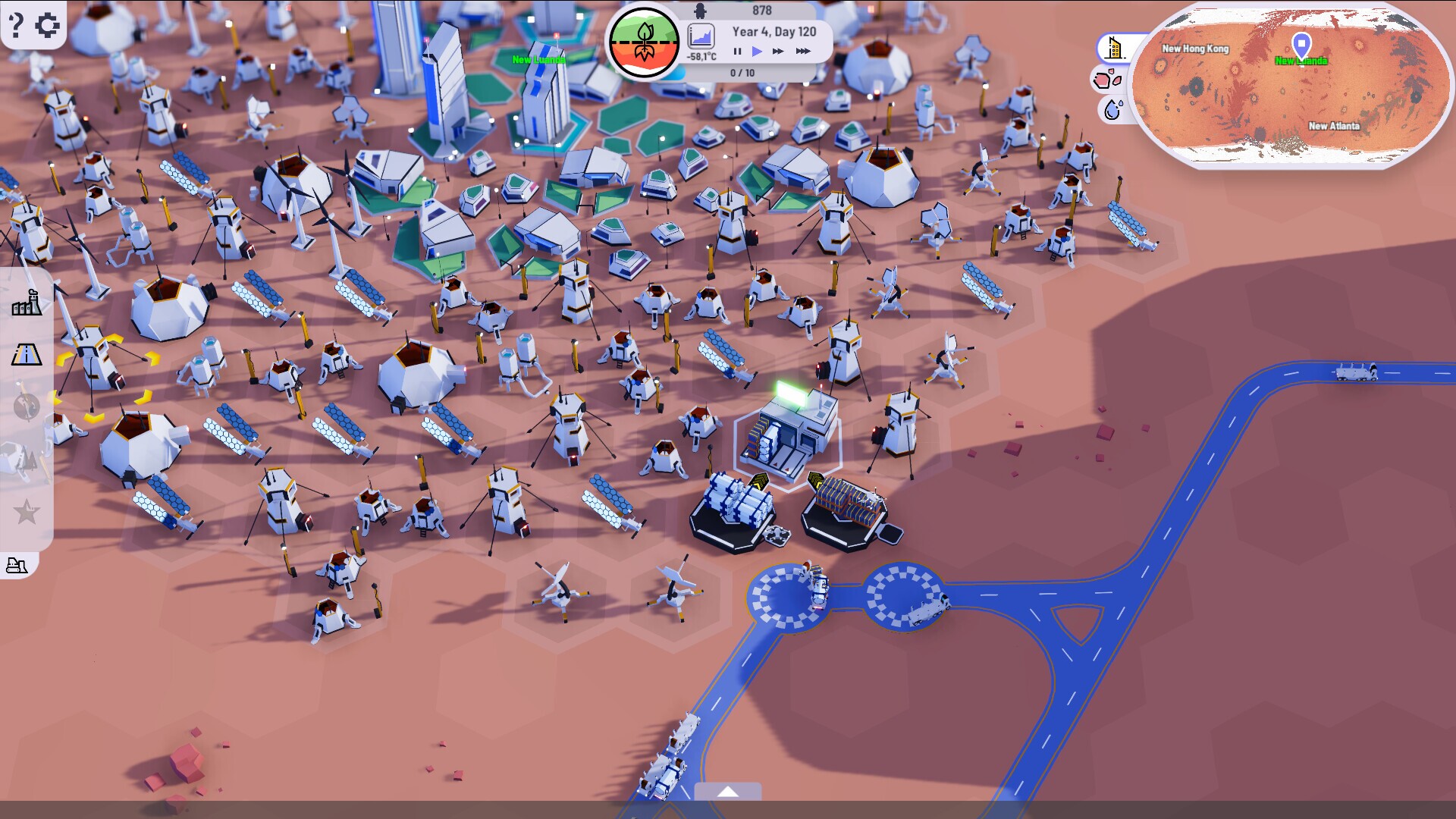The width and height of the screenshot is (1456, 819).
Task: Toggle the buildings overlay on the minimap
Action: click(x=1113, y=48)
